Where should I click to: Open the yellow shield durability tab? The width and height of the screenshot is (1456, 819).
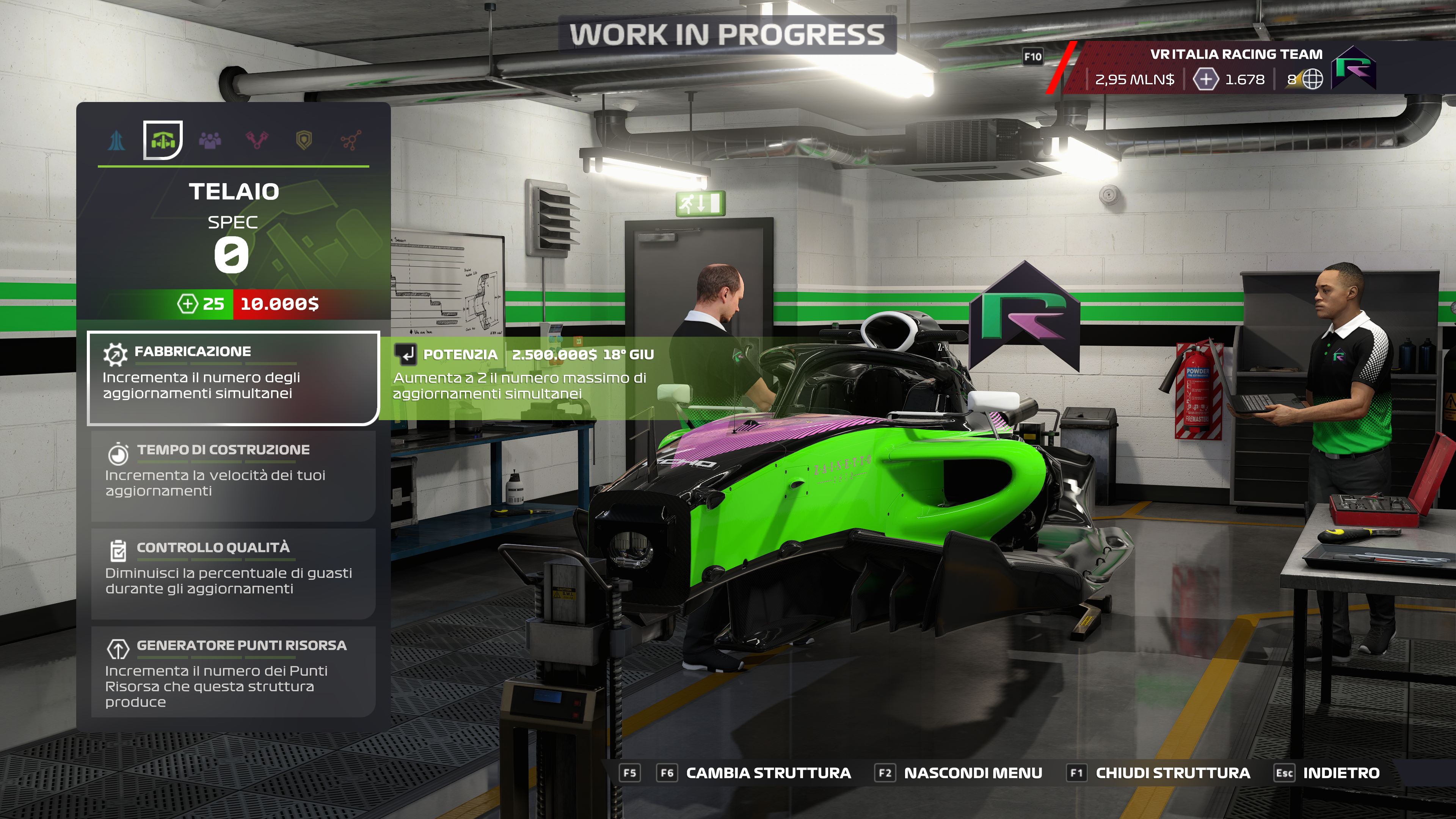tap(304, 140)
